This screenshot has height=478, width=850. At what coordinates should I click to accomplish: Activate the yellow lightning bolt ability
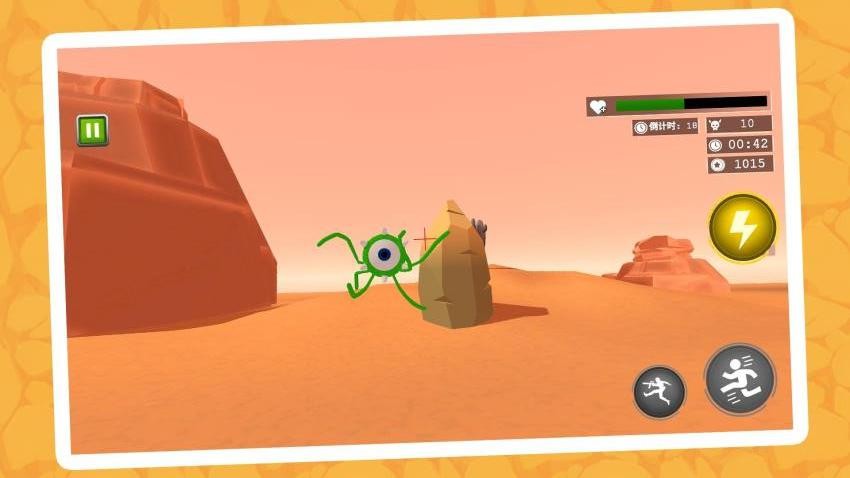point(742,228)
